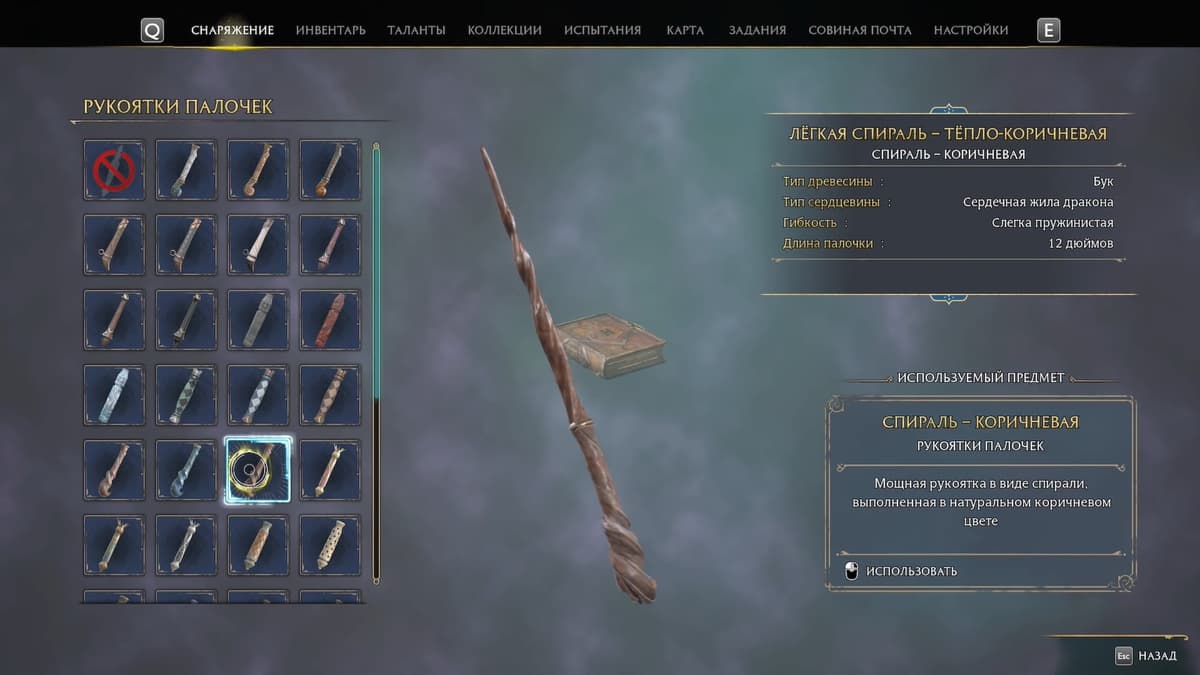Go to the Коллекции tab
This screenshot has height=675, width=1200.
coord(504,30)
